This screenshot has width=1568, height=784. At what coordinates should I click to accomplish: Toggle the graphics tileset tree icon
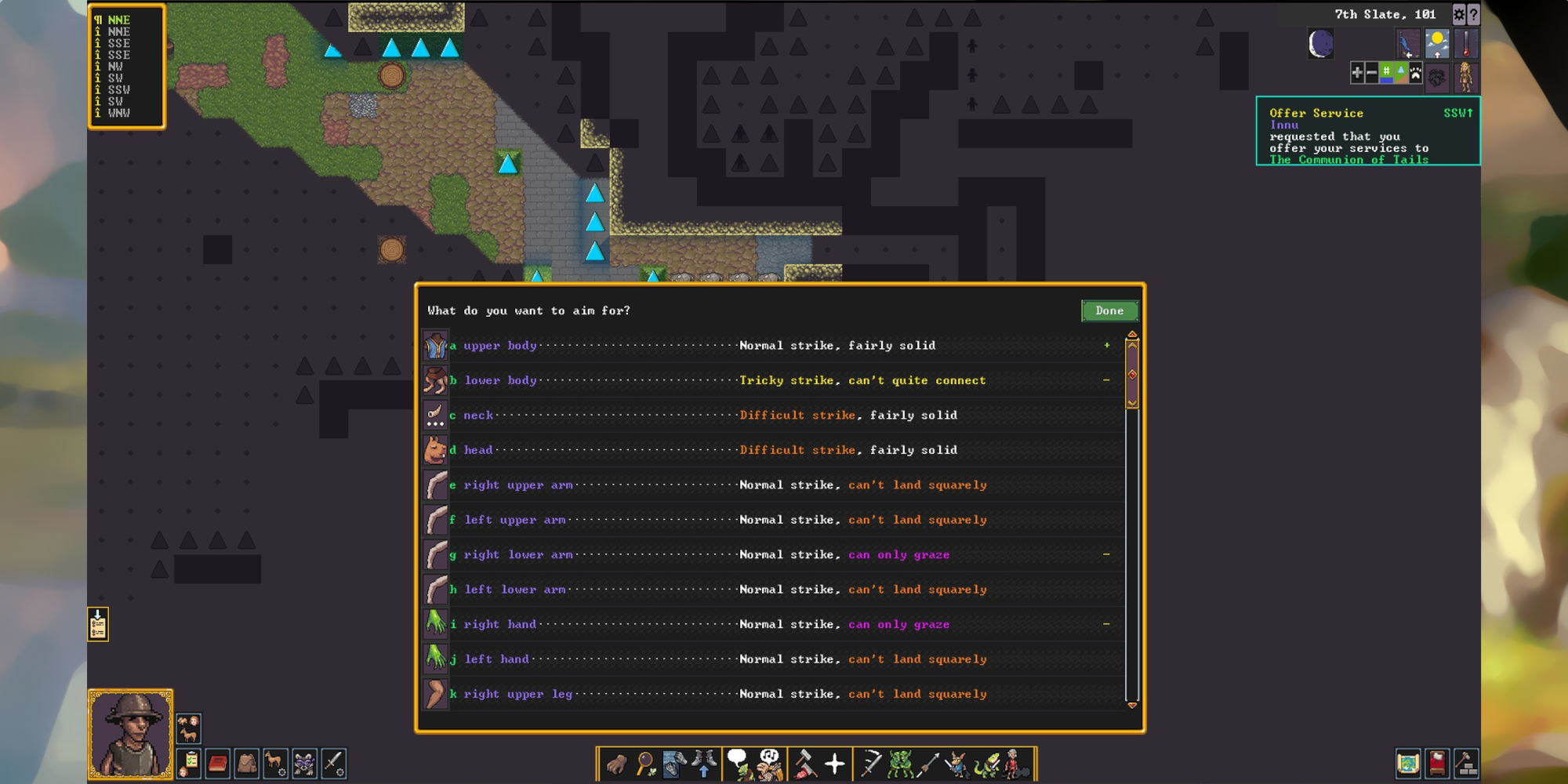[x=1401, y=71]
